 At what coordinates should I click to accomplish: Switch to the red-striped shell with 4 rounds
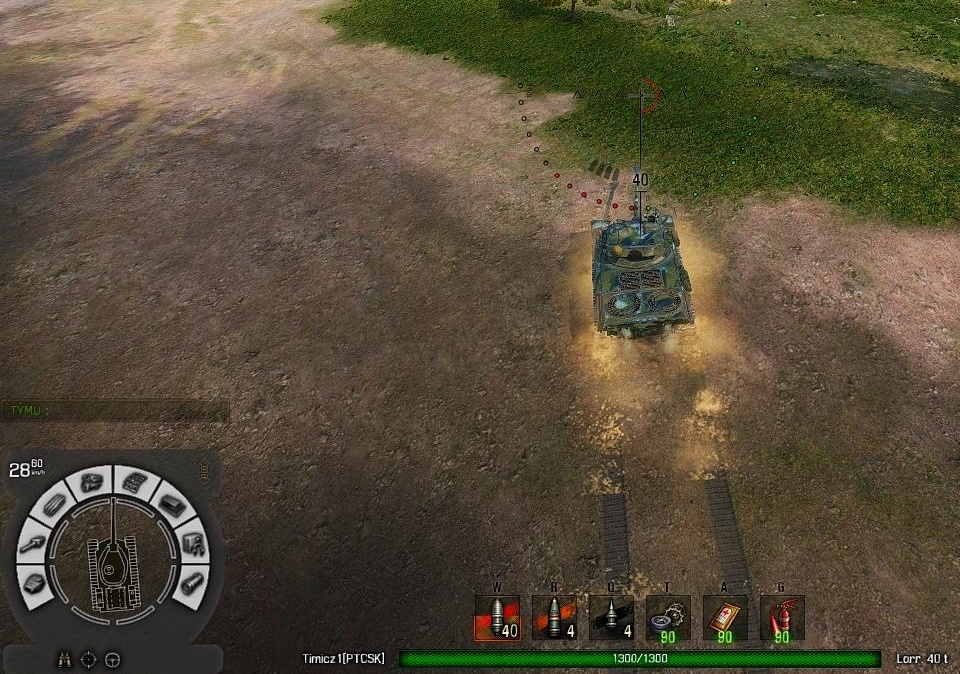tap(554, 618)
